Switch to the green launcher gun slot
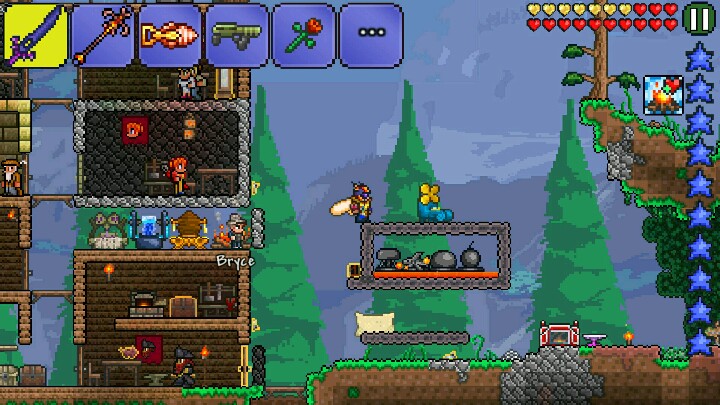720x405 pixels. coord(236,35)
